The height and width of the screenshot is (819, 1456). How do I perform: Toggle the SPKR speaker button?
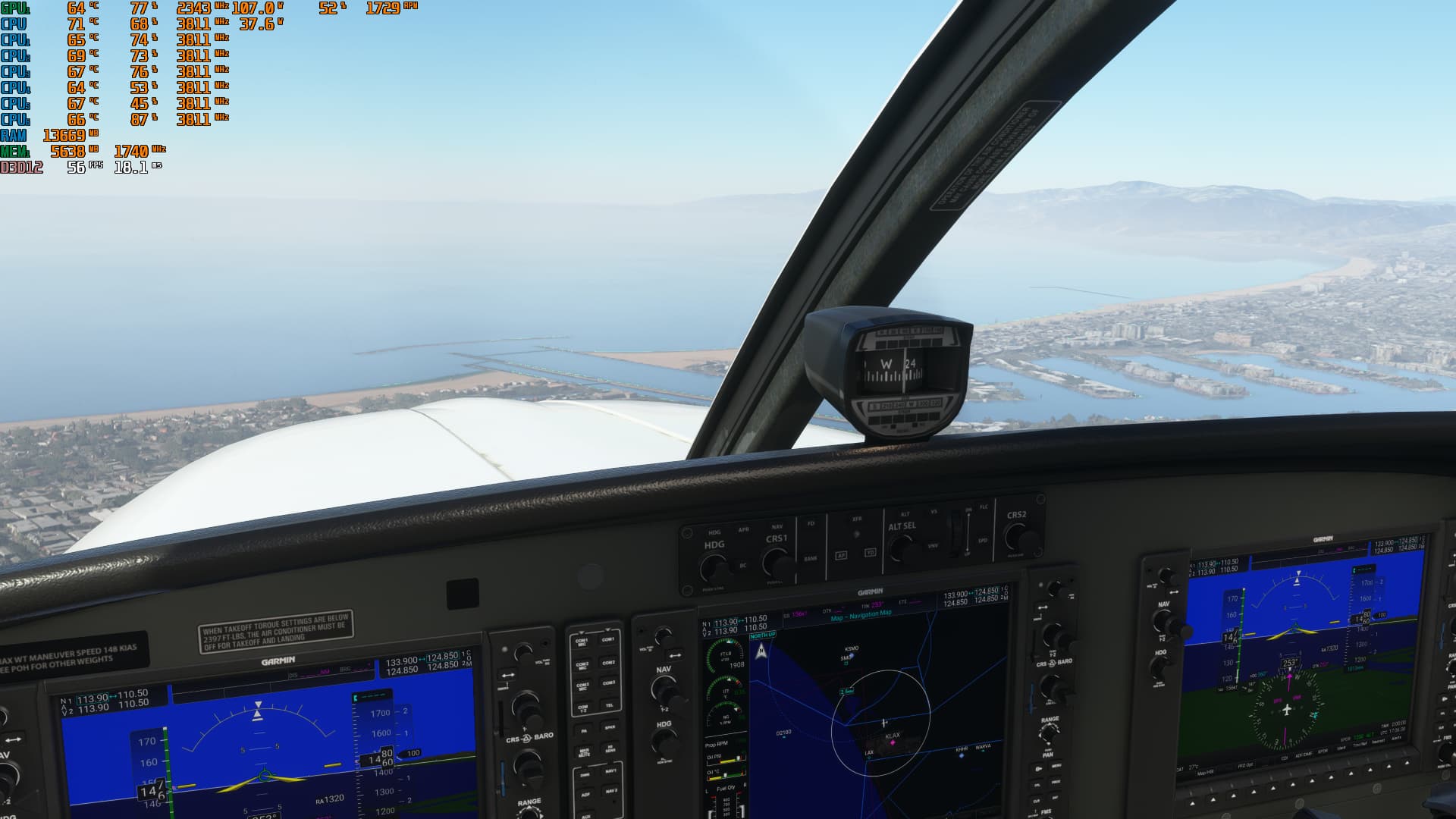click(x=609, y=729)
